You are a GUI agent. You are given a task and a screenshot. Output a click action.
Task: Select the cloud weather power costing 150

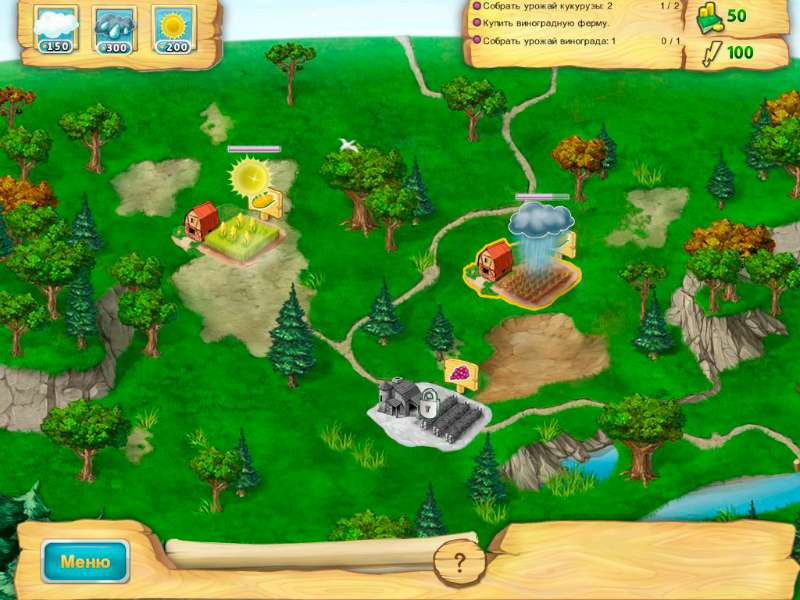click(x=55, y=29)
